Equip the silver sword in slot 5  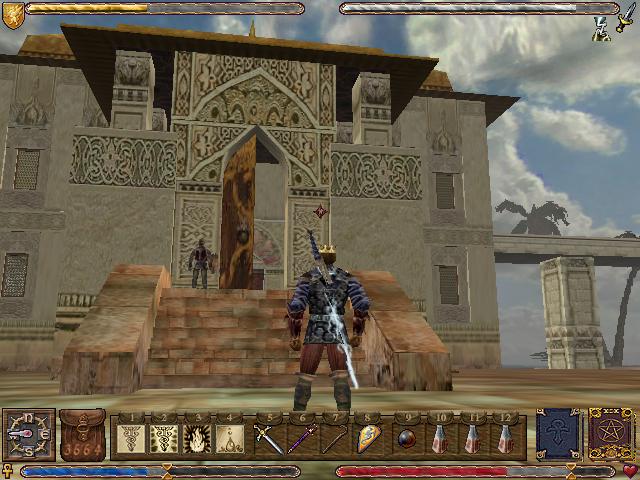coord(269,438)
